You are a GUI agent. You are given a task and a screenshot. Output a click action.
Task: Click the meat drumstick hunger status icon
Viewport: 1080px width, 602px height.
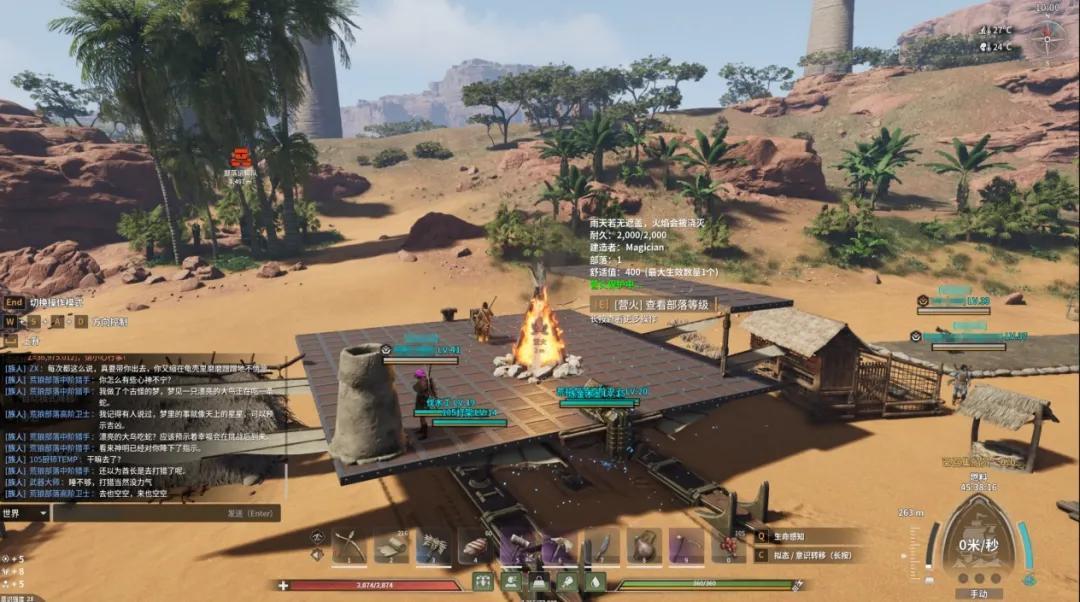click(x=567, y=581)
